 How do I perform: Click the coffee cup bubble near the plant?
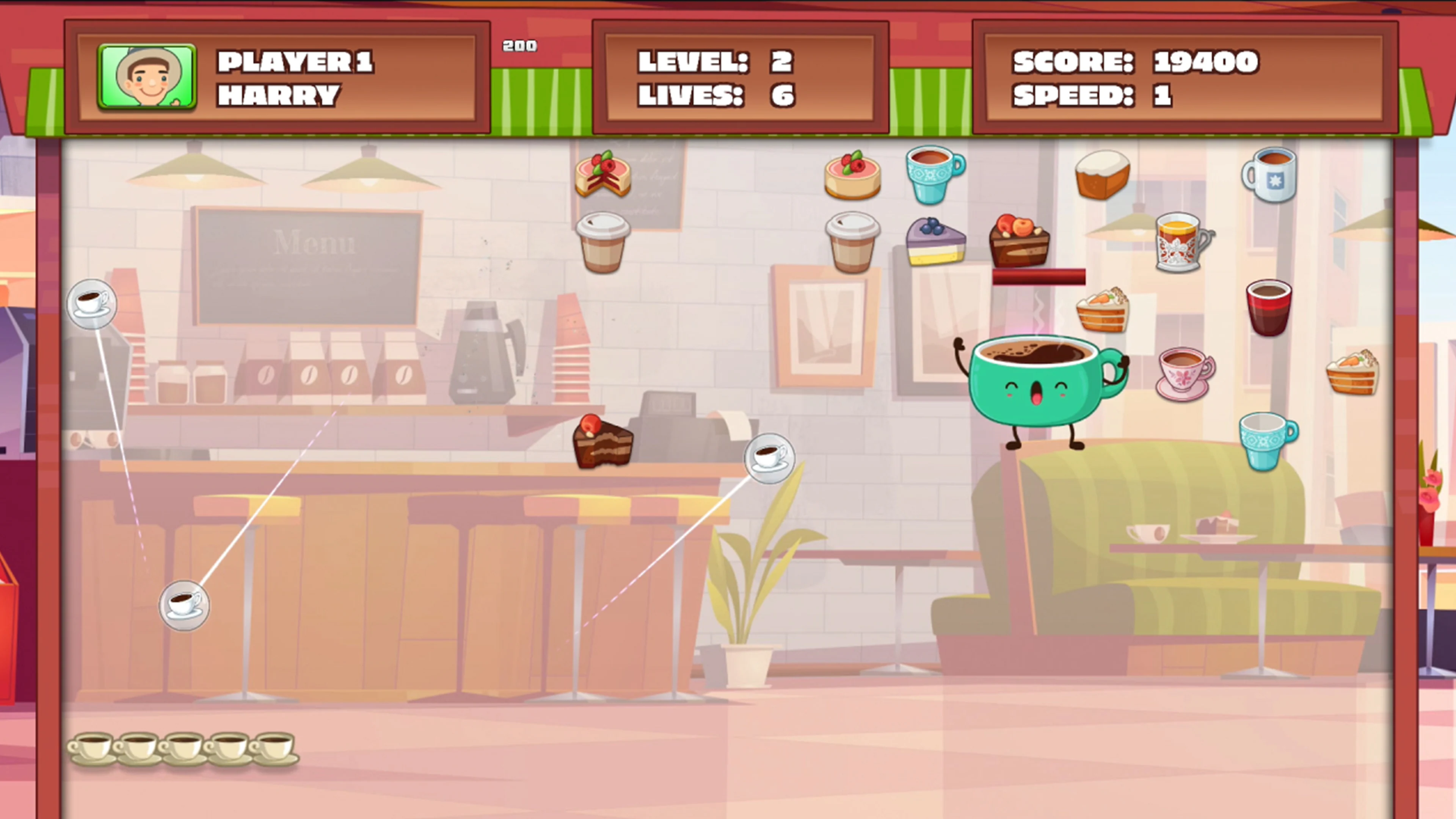click(770, 458)
